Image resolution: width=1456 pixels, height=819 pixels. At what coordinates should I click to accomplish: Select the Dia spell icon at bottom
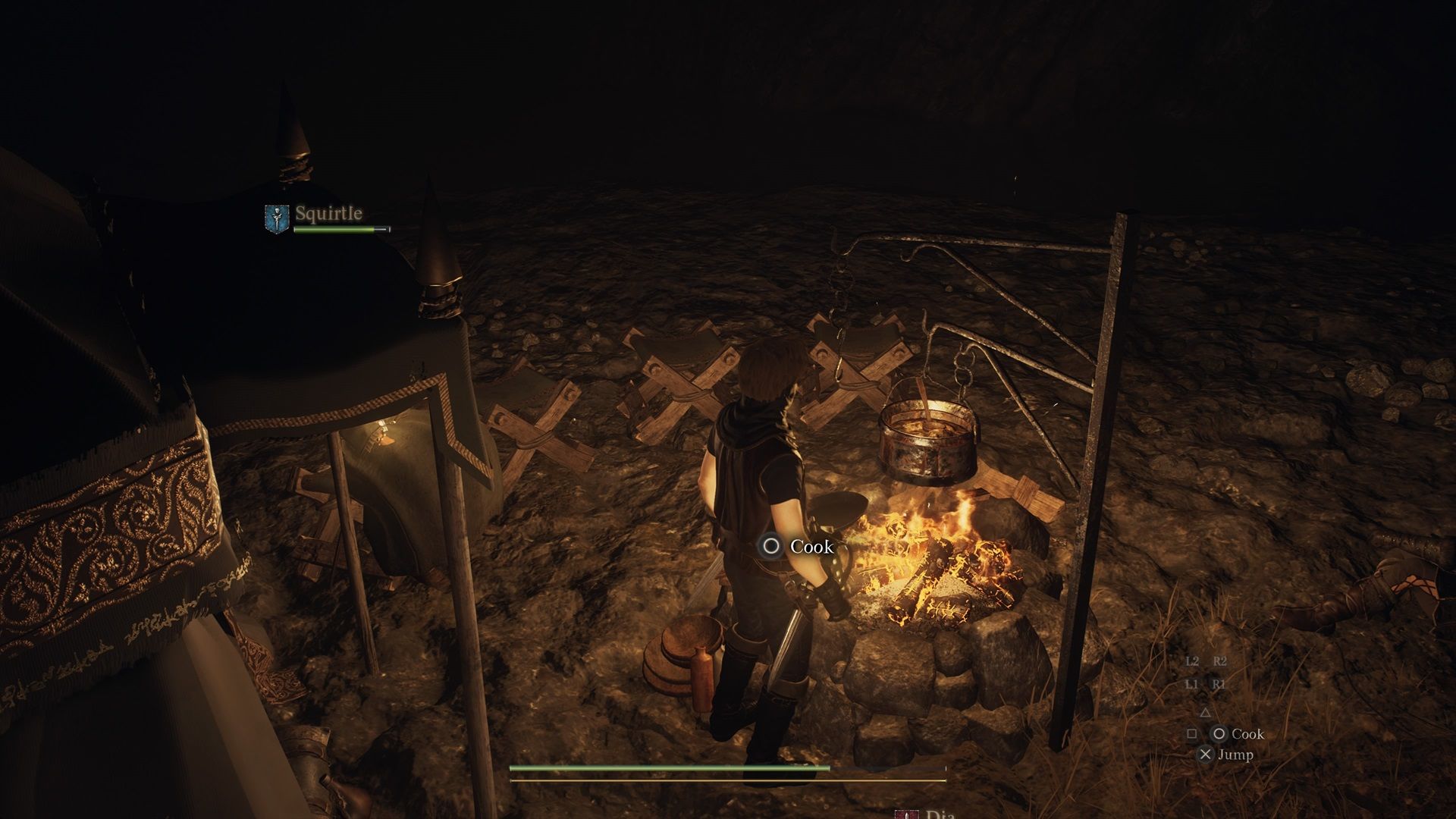[907, 814]
